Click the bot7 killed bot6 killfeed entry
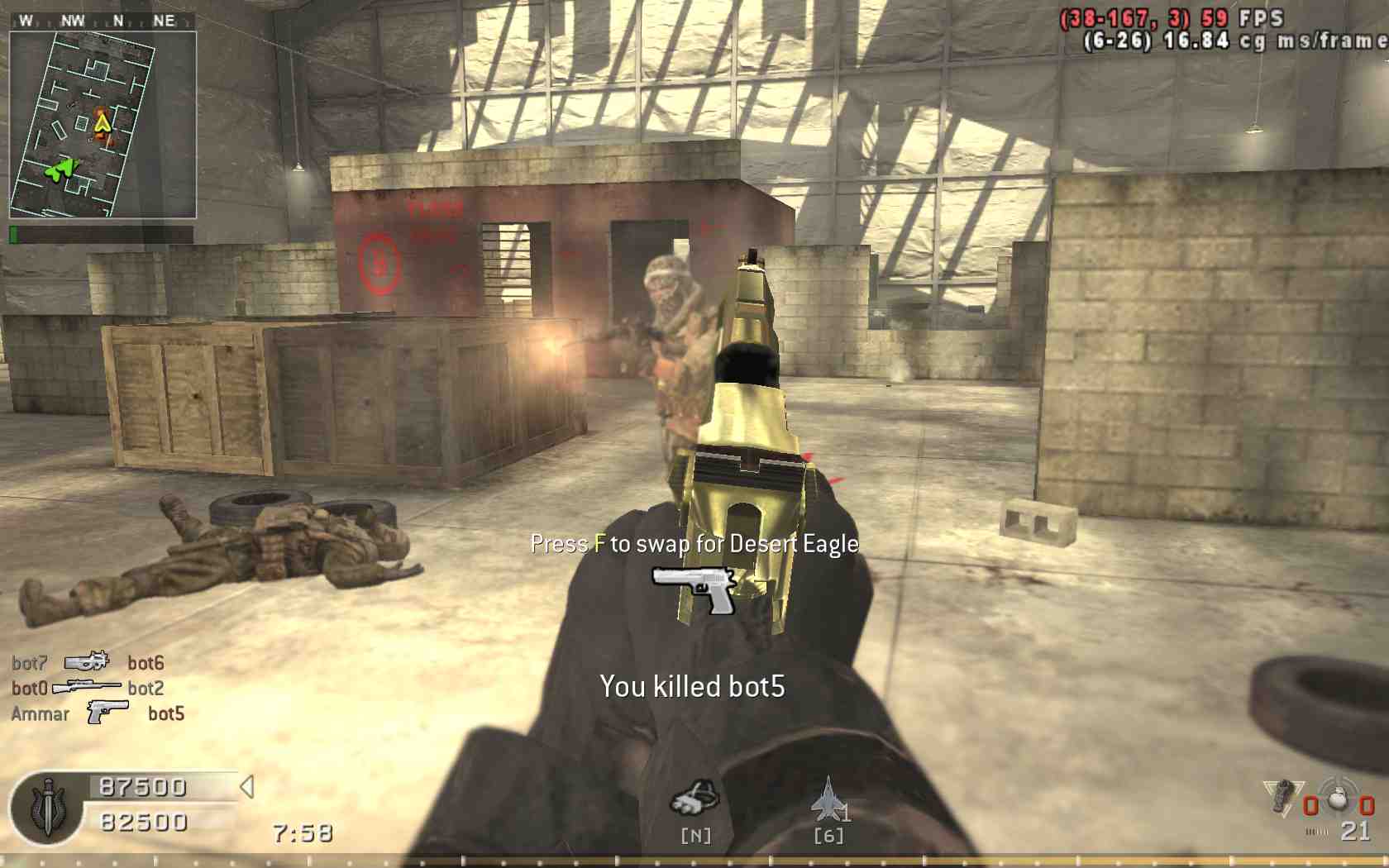1389x868 pixels. (88, 662)
